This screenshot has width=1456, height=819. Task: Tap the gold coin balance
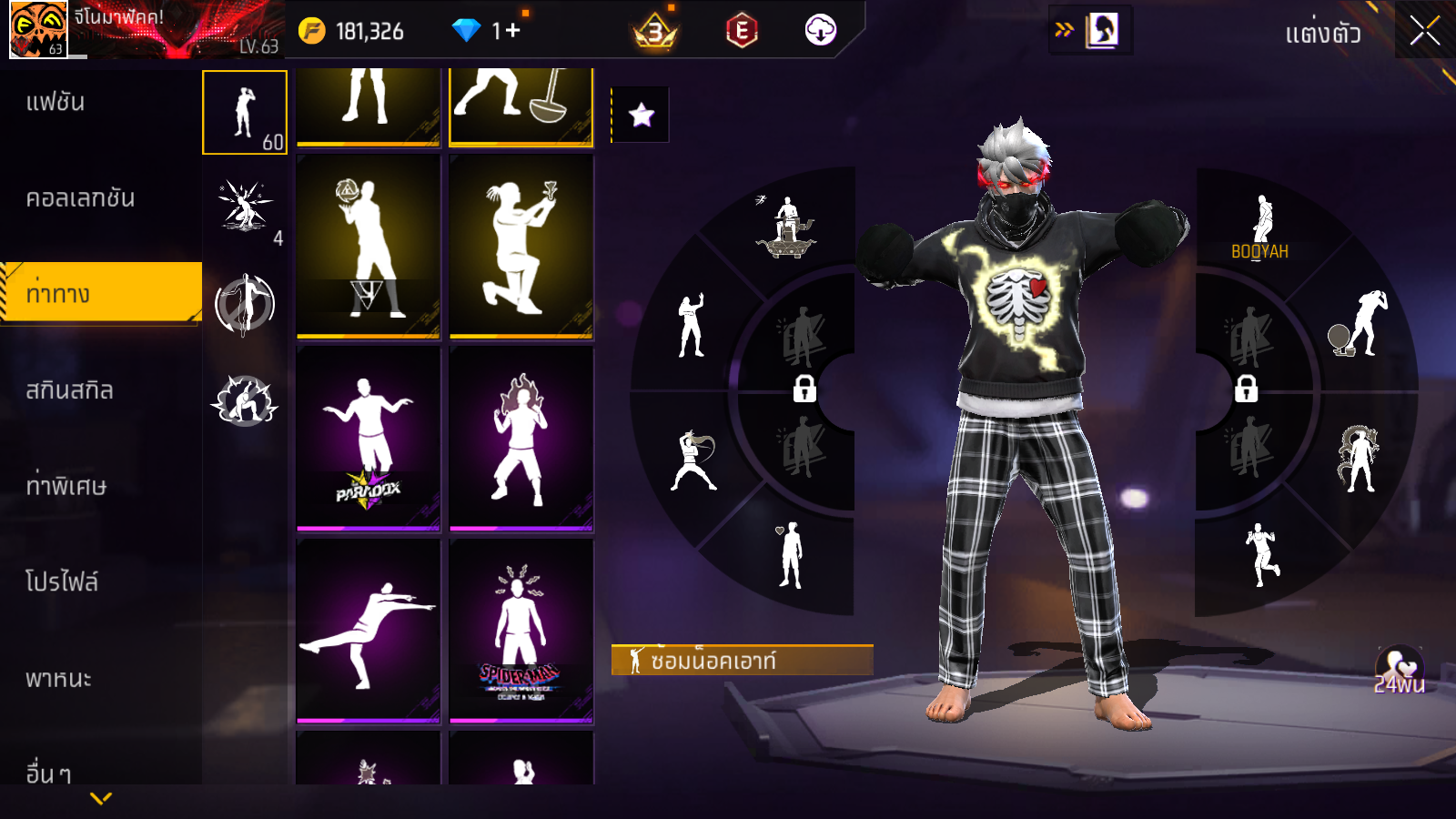click(353, 31)
